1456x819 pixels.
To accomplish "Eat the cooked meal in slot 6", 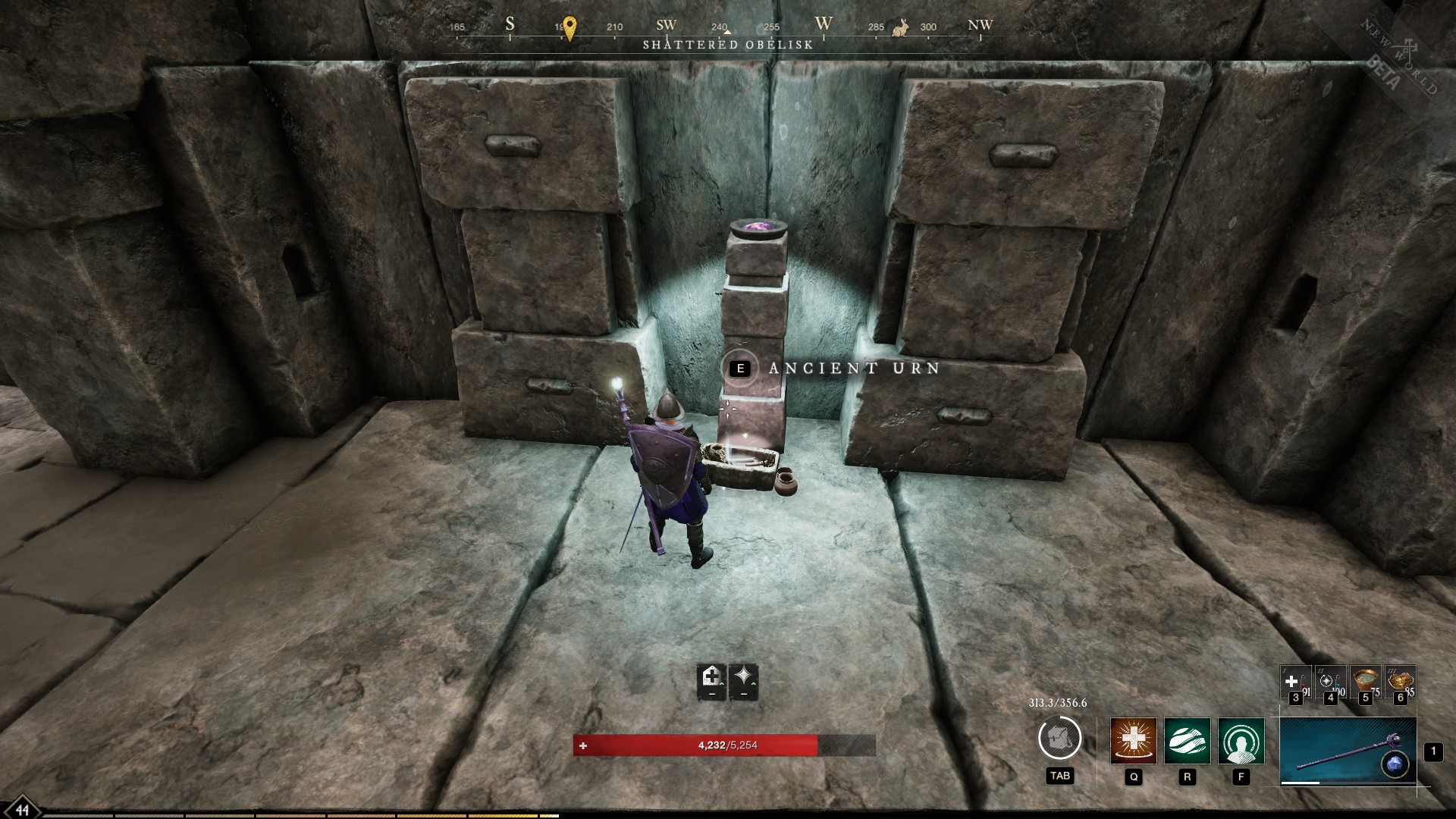I will pos(1401,682).
